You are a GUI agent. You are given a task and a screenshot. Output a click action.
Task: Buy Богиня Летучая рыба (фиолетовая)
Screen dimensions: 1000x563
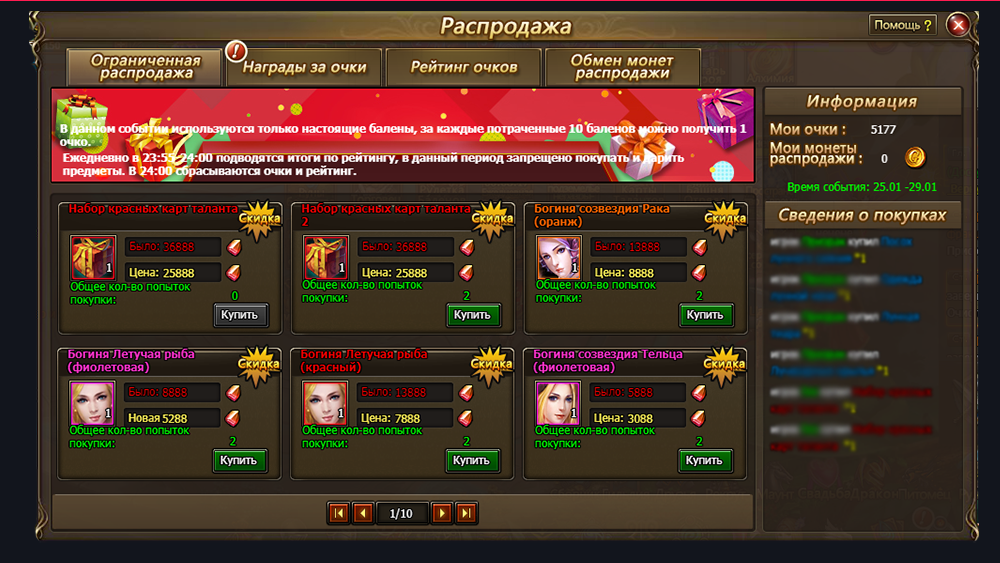pyautogui.click(x=240, y=461)
